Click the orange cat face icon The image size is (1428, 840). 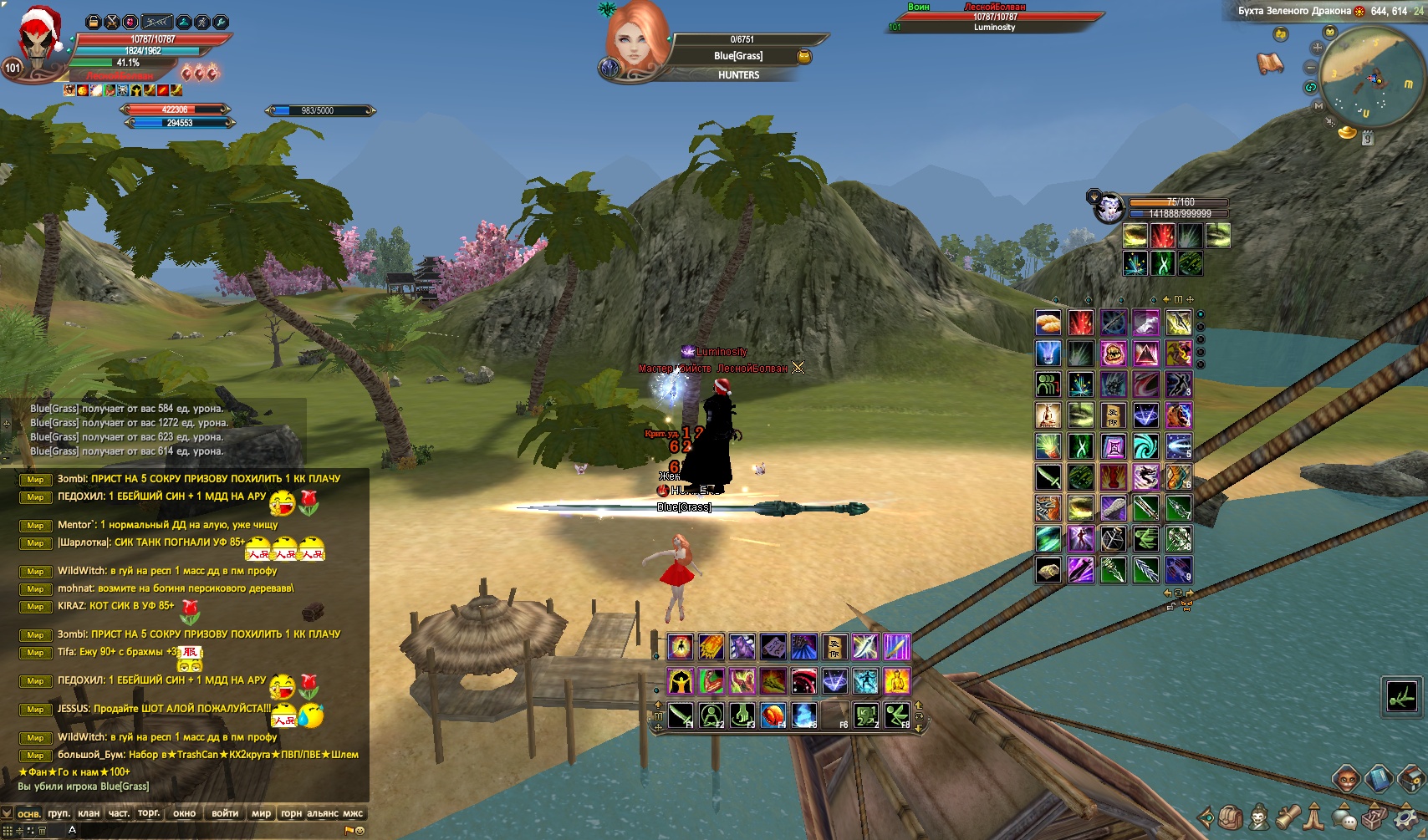[x=1345, y=779]
